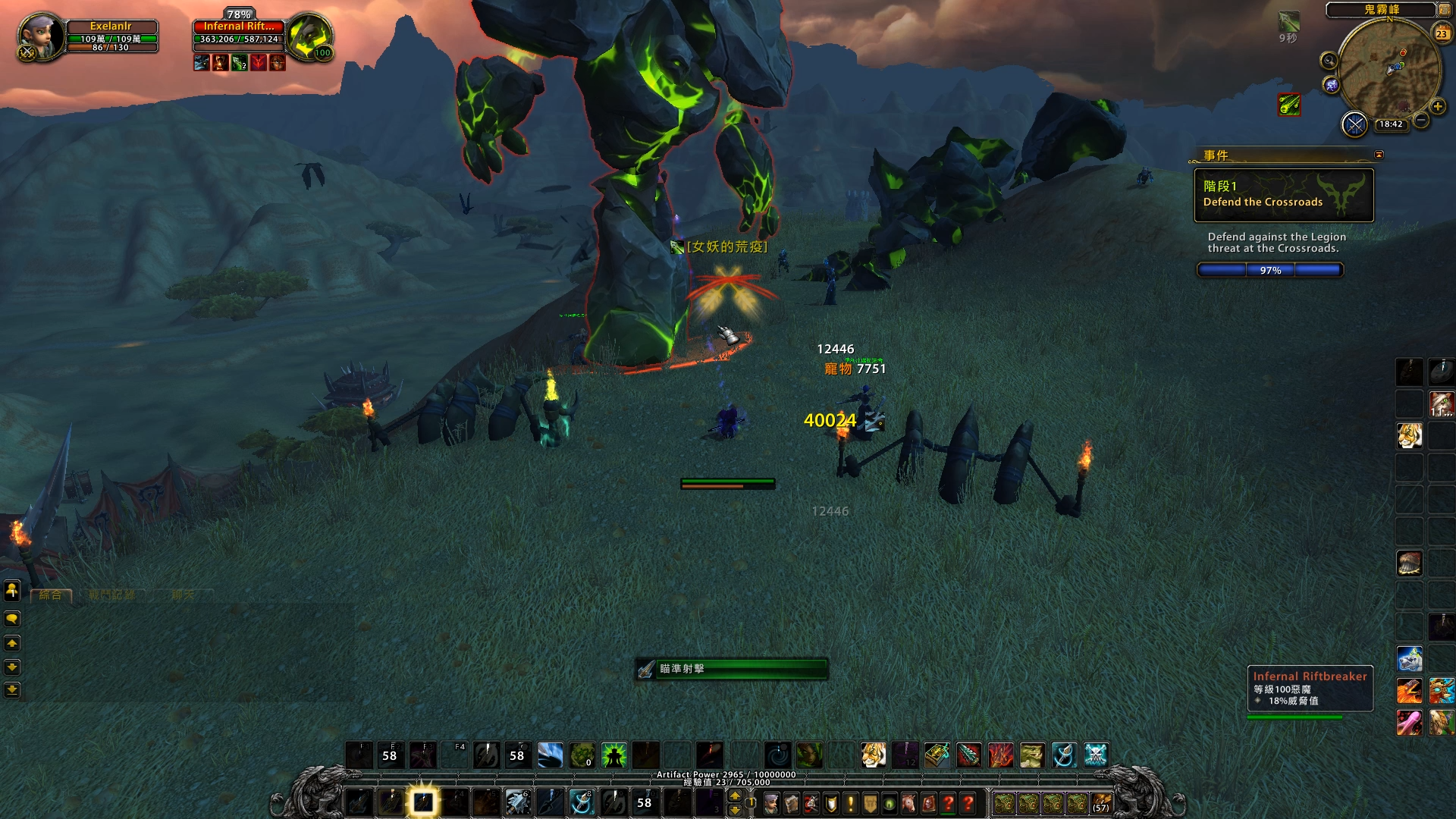1456x819 pixels.
Task: Open the chat speech bubble menu
Action: click(12, 619)
